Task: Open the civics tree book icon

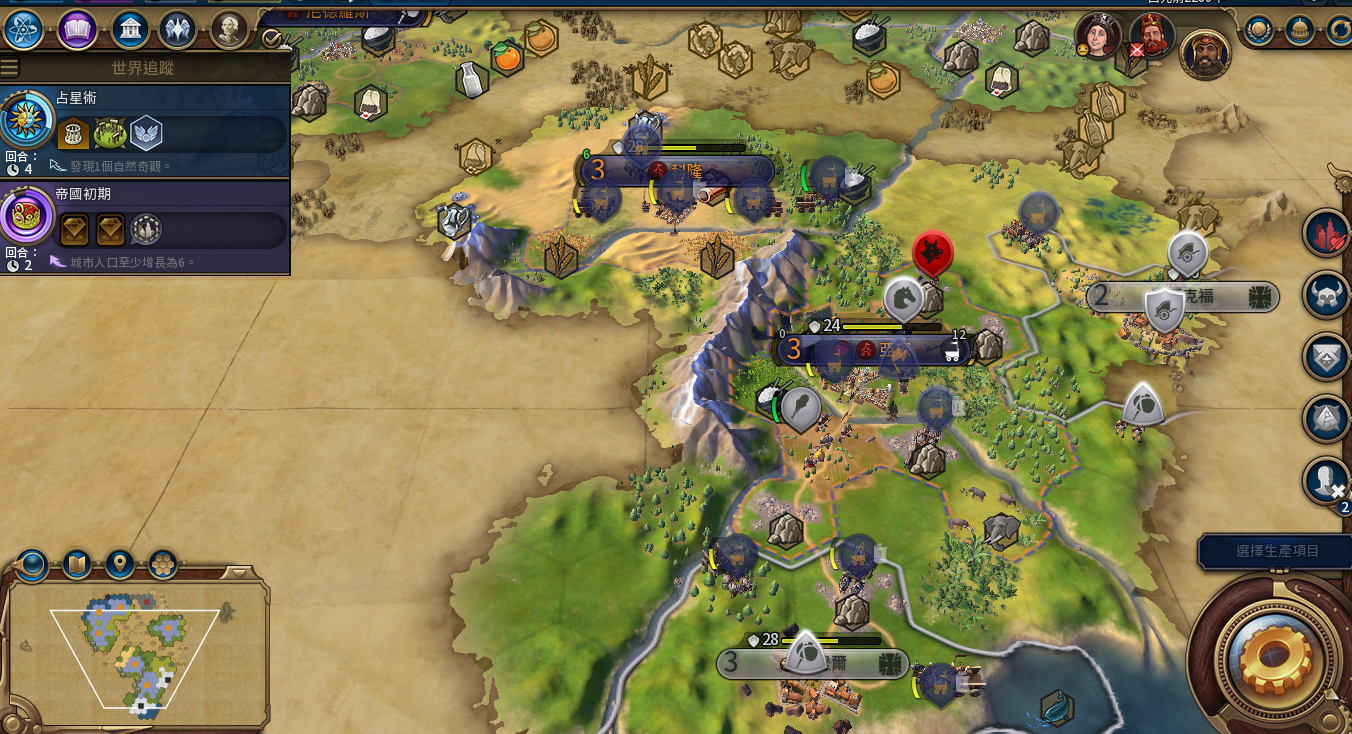Action: click(x=77, y=30)
